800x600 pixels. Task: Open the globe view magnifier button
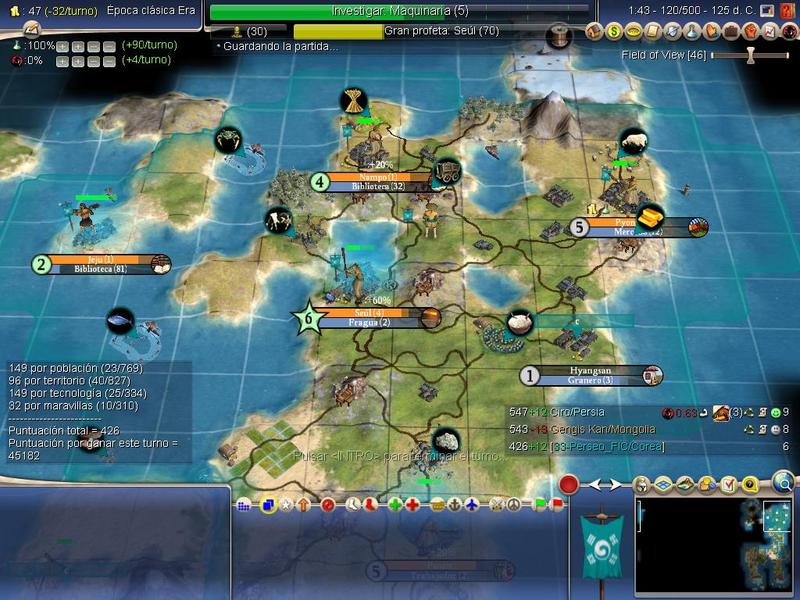[784, 484]
